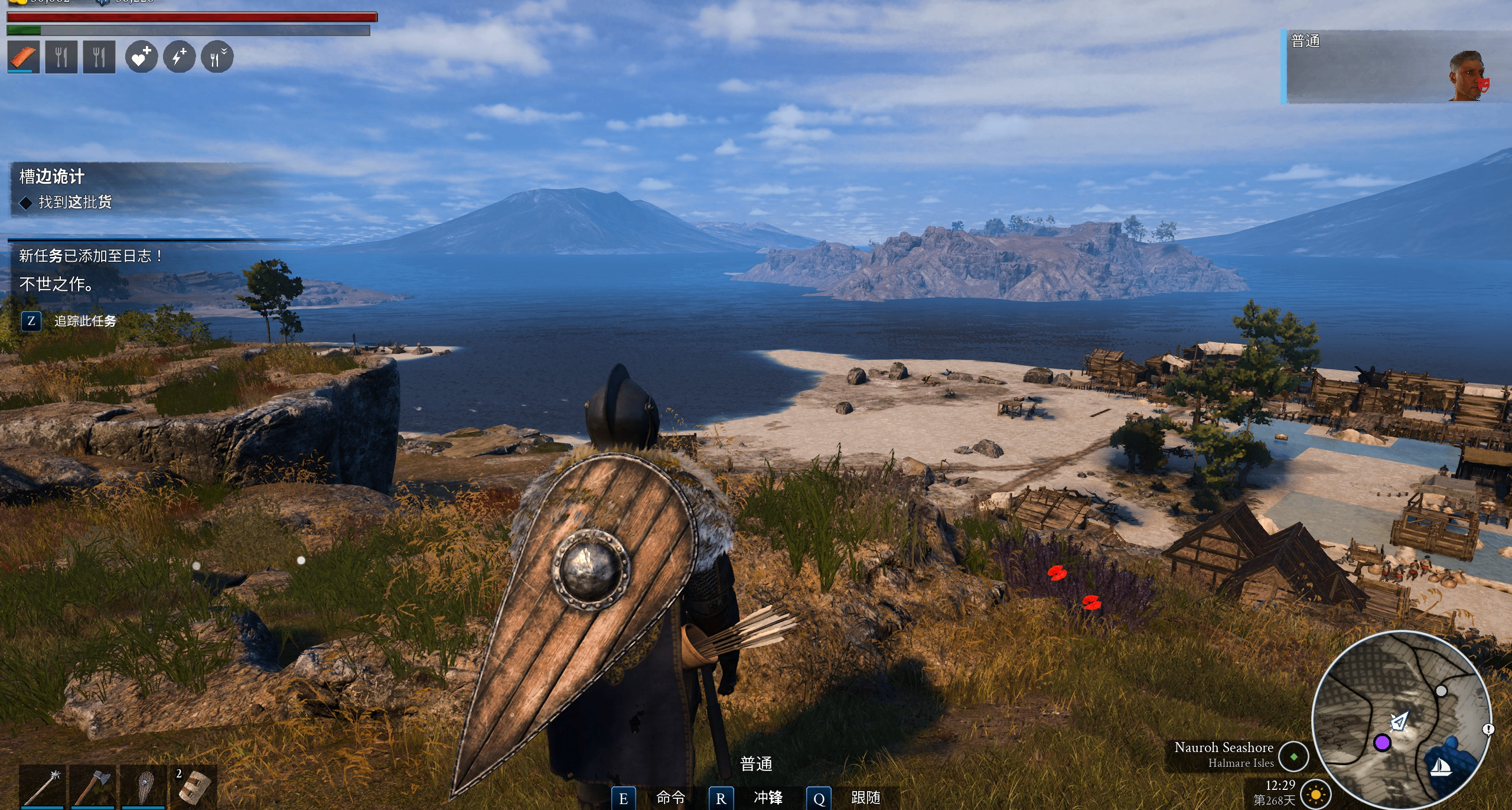The image size is (1512, 810).
Task: Click the heart-plus health buff icon
Action: pyautogui.click(x=141, y=57)
